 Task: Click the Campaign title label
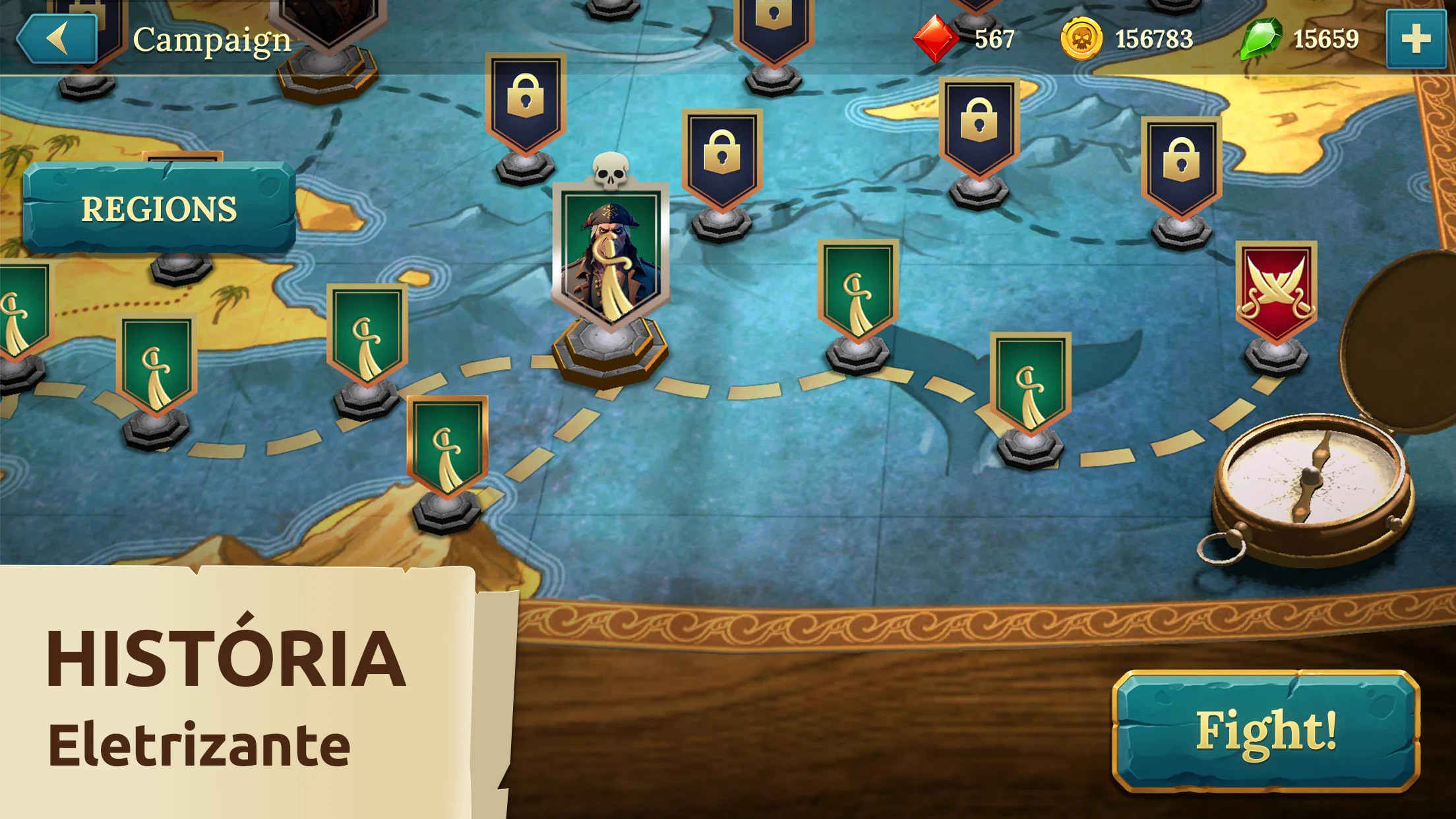[x=211, y=40]
